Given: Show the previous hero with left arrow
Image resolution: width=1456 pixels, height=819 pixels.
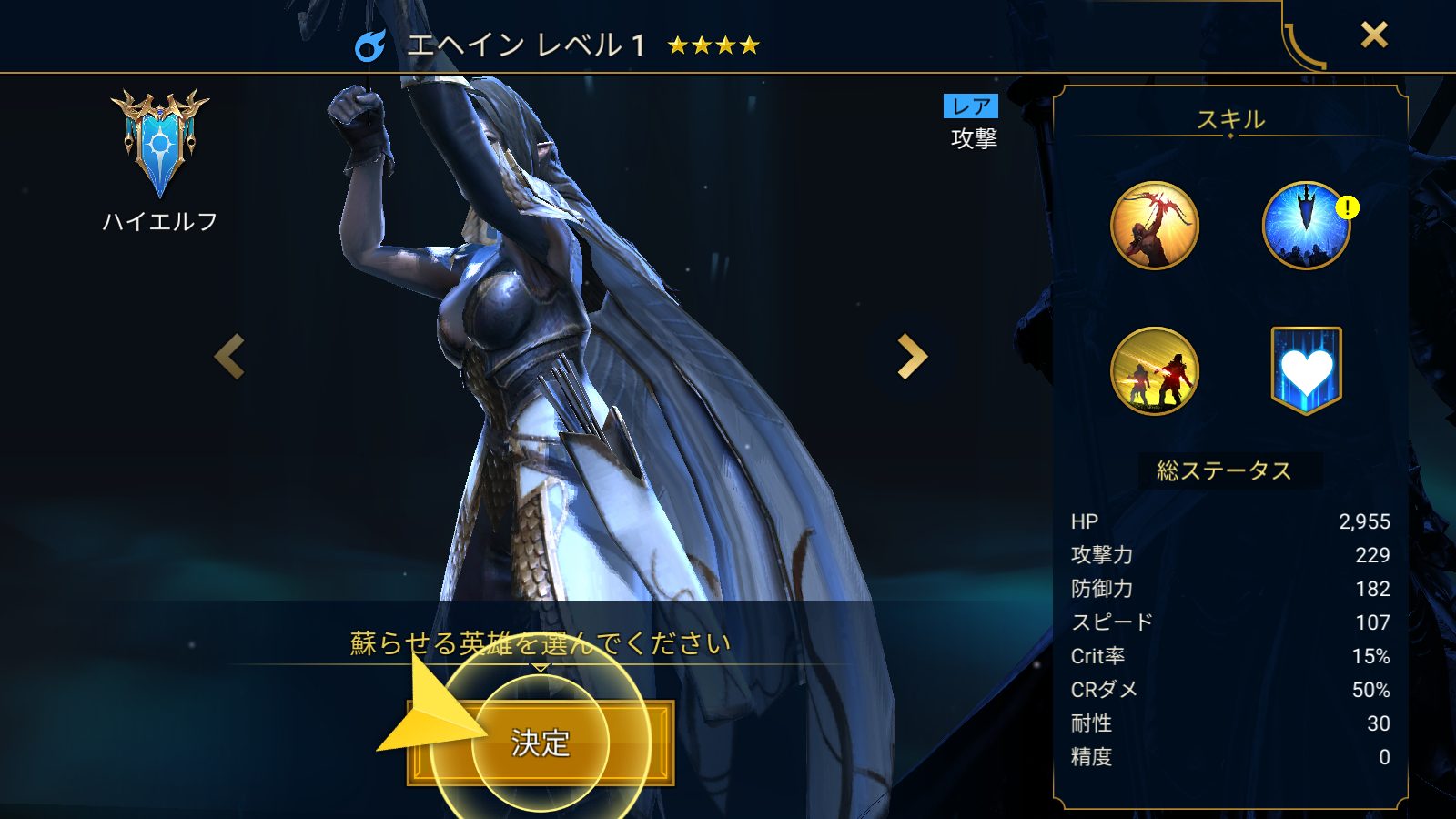Looking at the screenshot, I should point(229,356).
